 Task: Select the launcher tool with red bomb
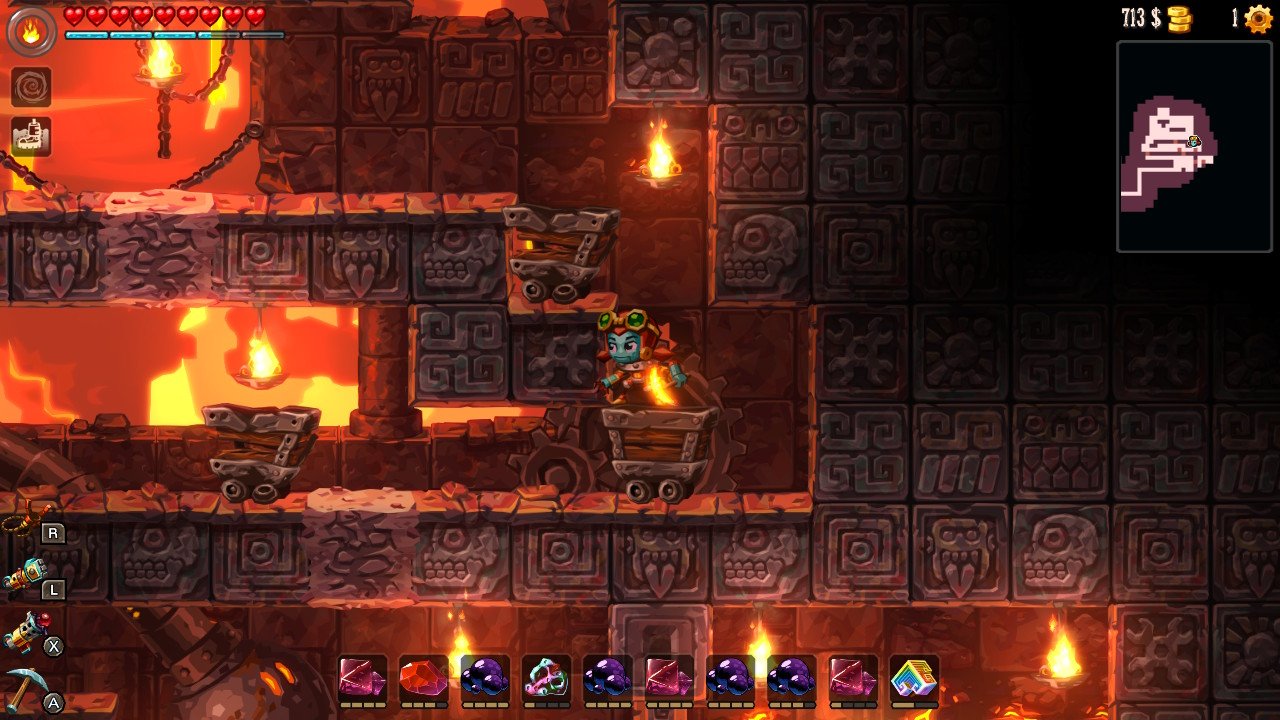[24, 633]
